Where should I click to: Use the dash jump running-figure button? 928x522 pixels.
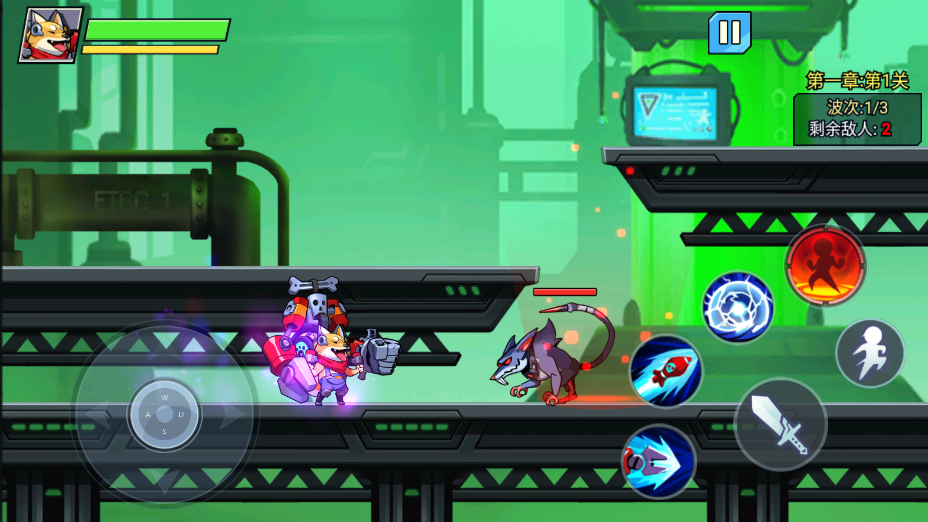(869, 353)
